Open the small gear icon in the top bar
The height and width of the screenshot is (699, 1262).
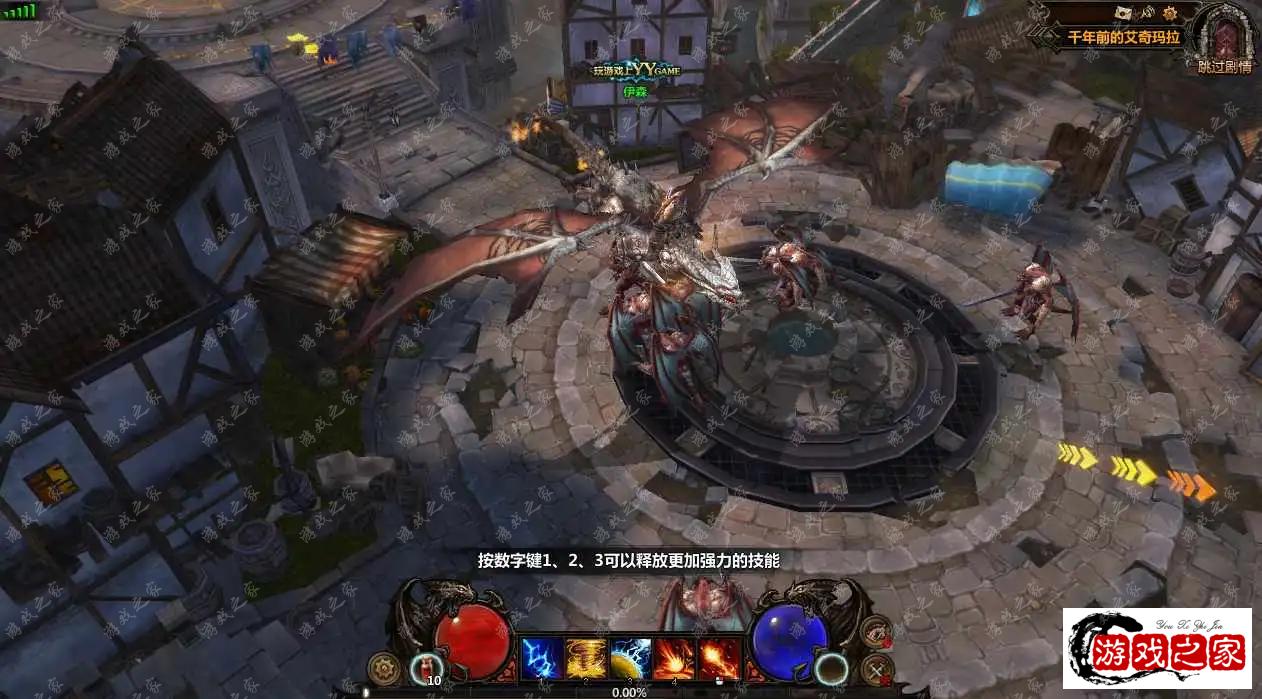click(1171, 12)
